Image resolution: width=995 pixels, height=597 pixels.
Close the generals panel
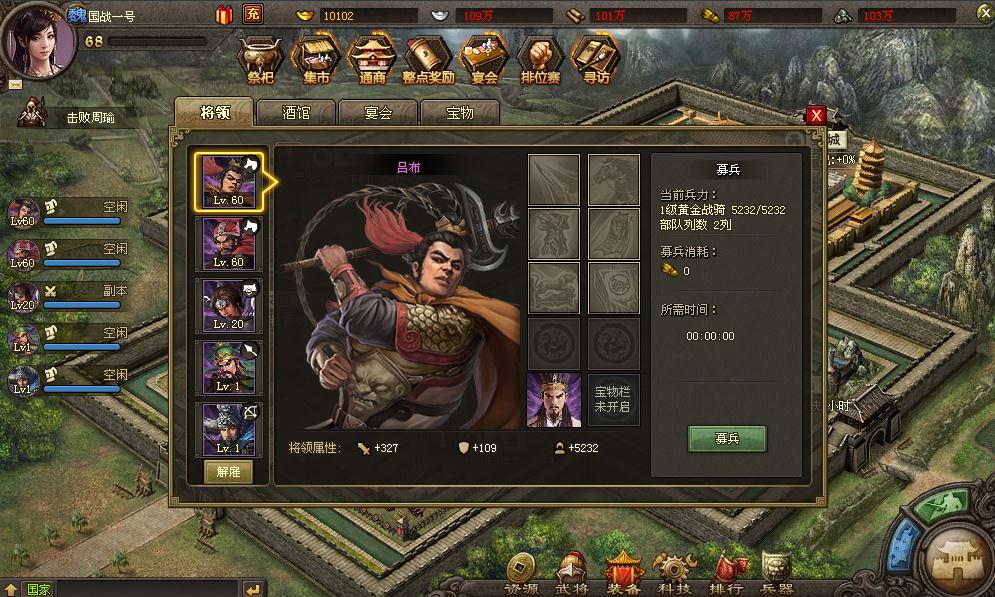click(816, 115)
